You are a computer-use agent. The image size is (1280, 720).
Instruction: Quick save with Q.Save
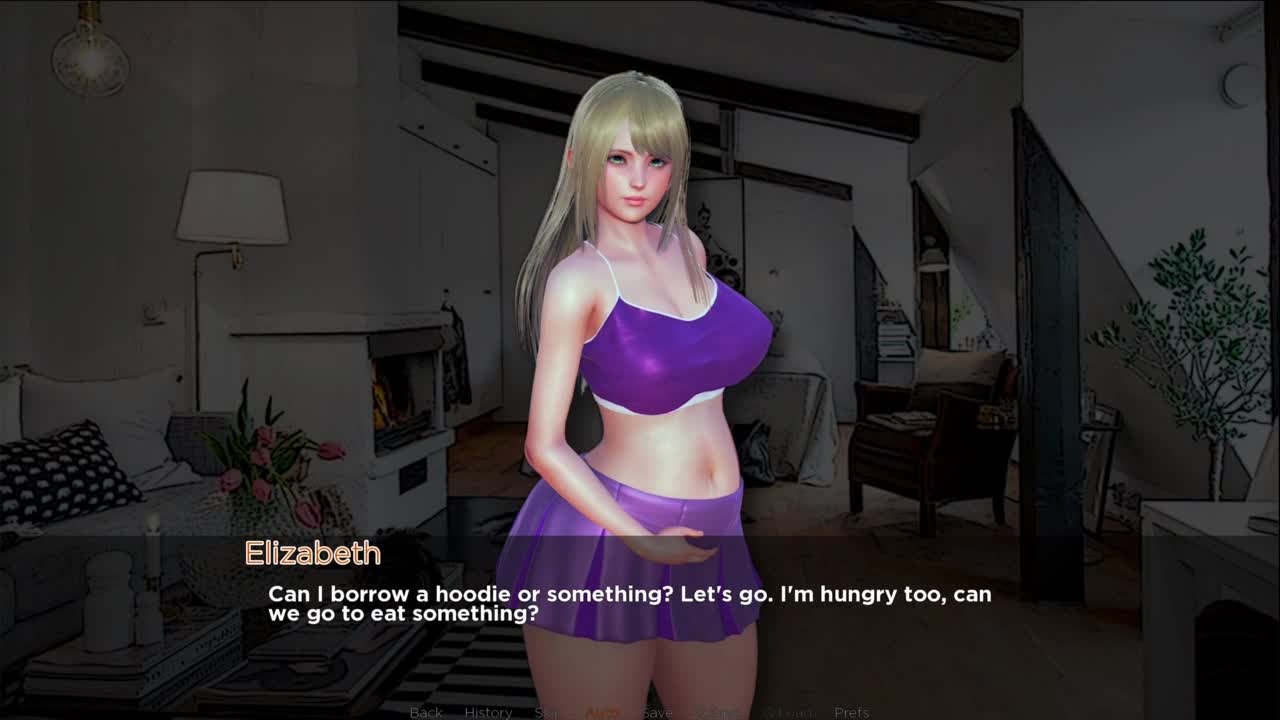tap(718, 712)
